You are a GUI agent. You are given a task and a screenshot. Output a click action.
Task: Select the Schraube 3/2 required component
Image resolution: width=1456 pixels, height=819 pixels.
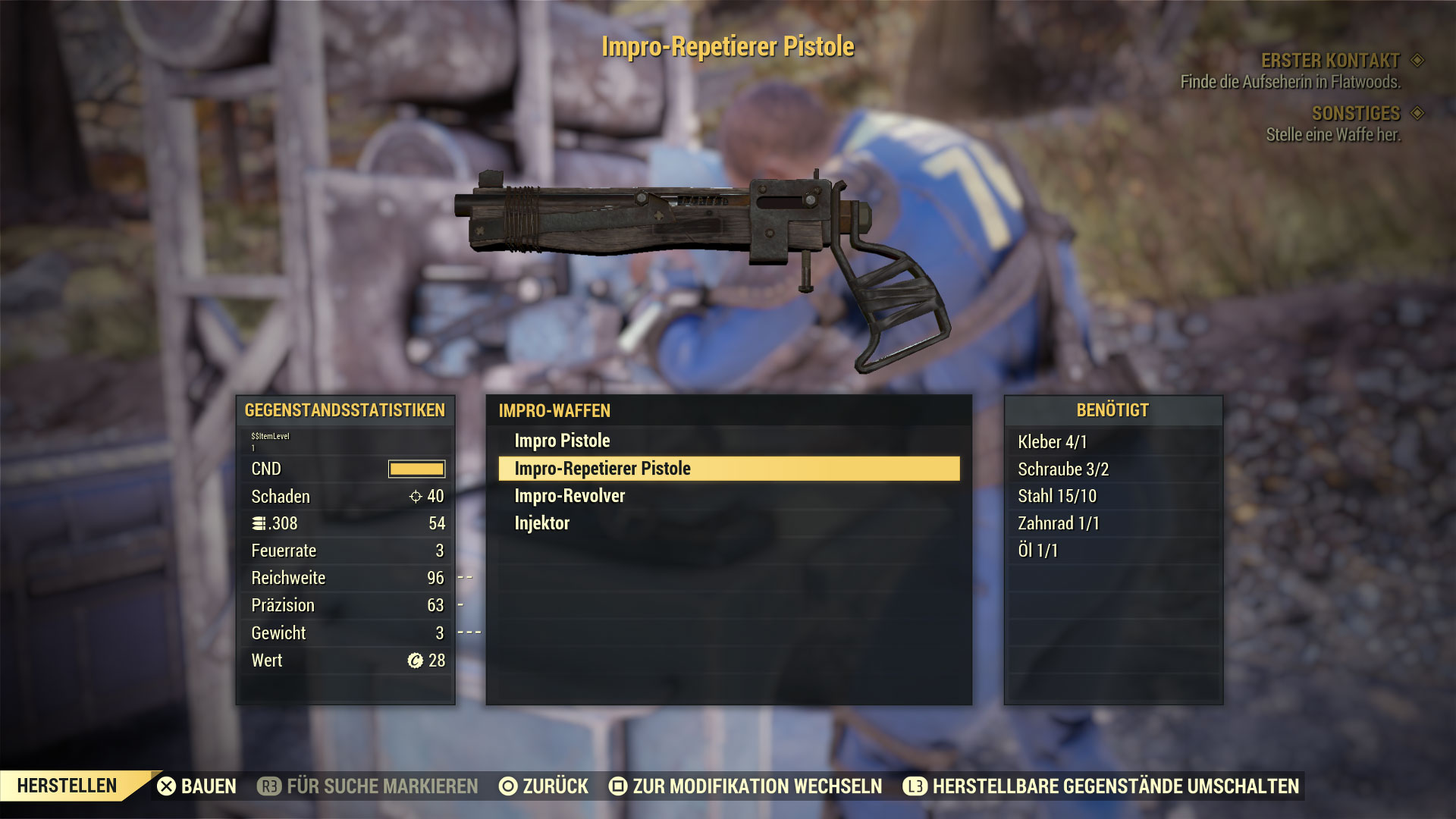click(x=1062, y=469)
